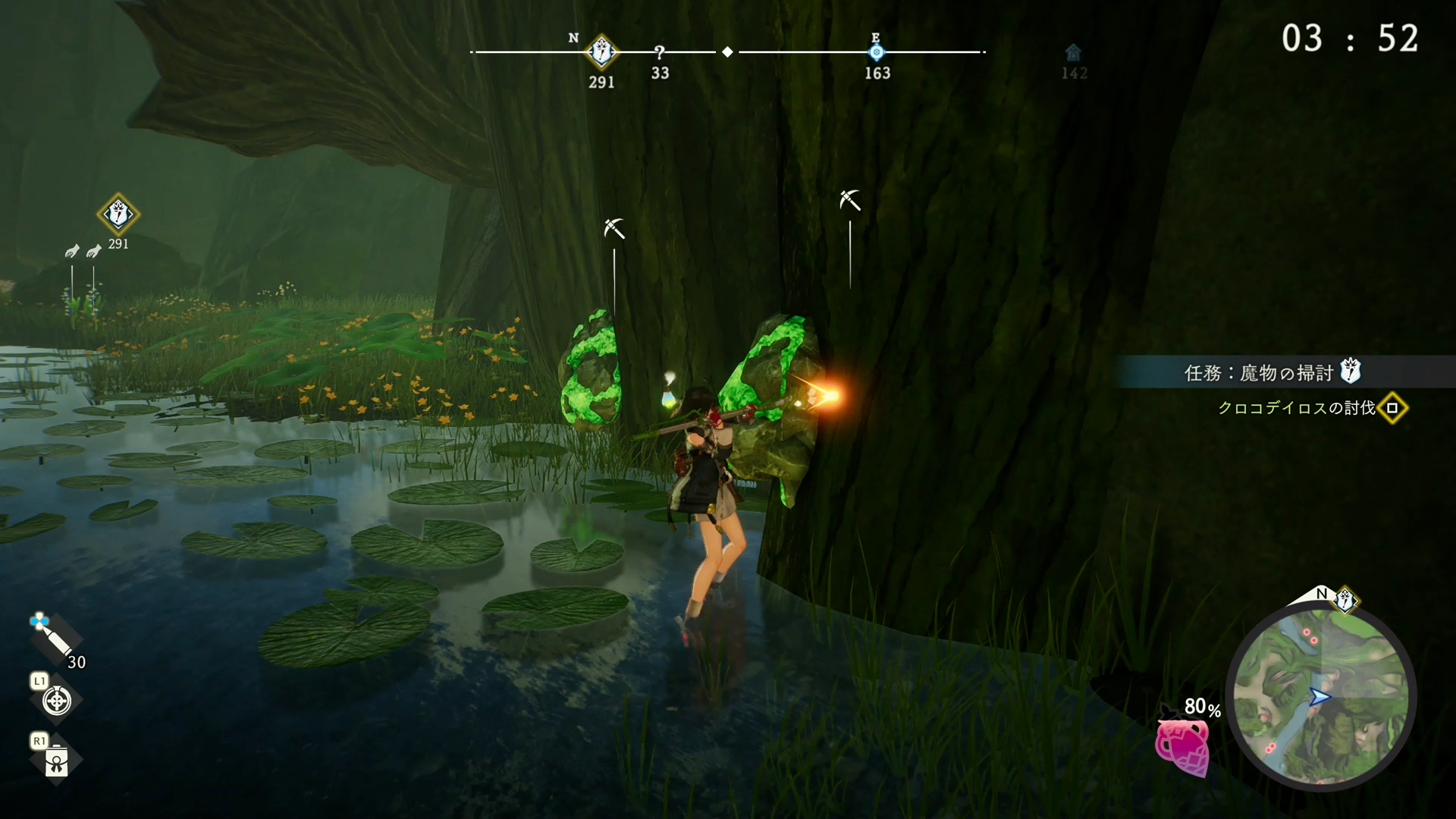This screenshot has width=1456, height=819.
Task: Click the question mark compass marker
Action: 660,52
